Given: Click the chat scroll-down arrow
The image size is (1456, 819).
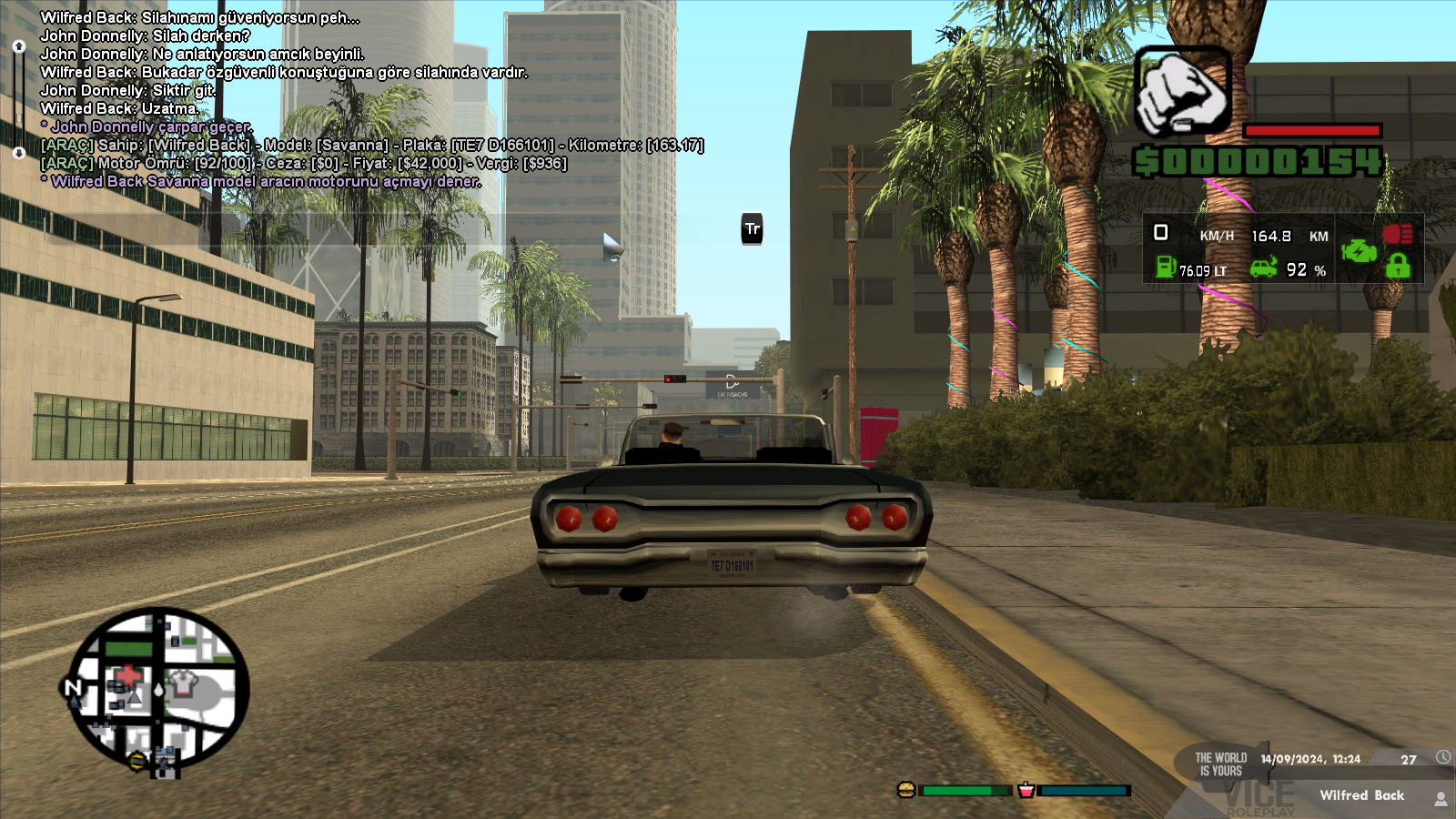Looking at the screenshot, I should [18, 153].
